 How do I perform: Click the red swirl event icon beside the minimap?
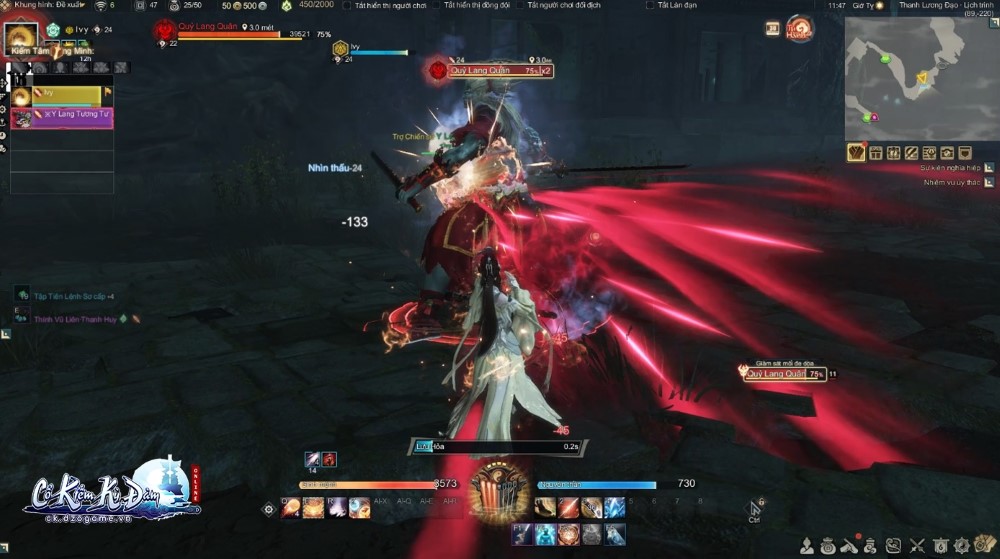(799, 28)
